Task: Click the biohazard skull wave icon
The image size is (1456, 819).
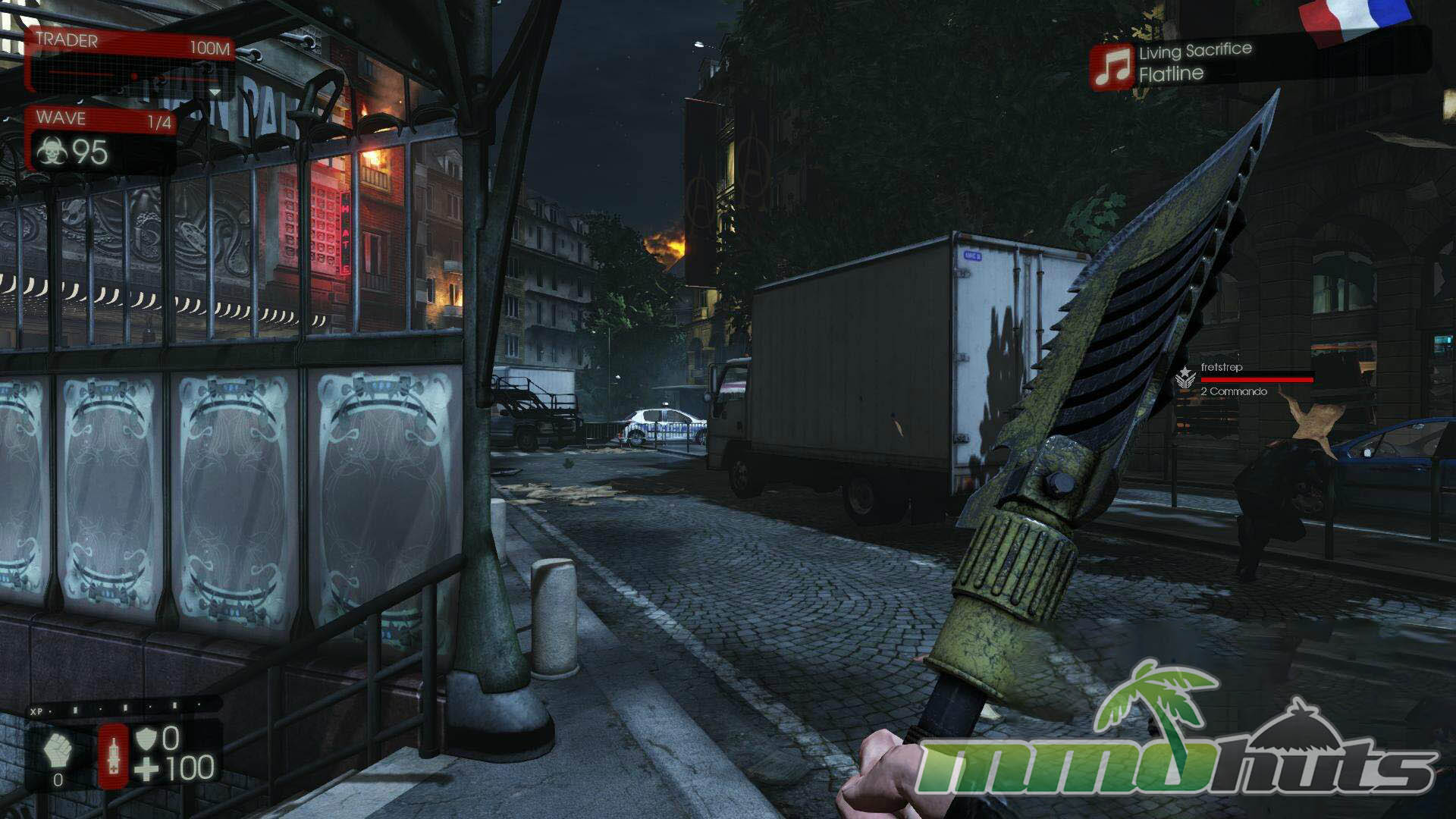Action: click(x=52, y=153)
